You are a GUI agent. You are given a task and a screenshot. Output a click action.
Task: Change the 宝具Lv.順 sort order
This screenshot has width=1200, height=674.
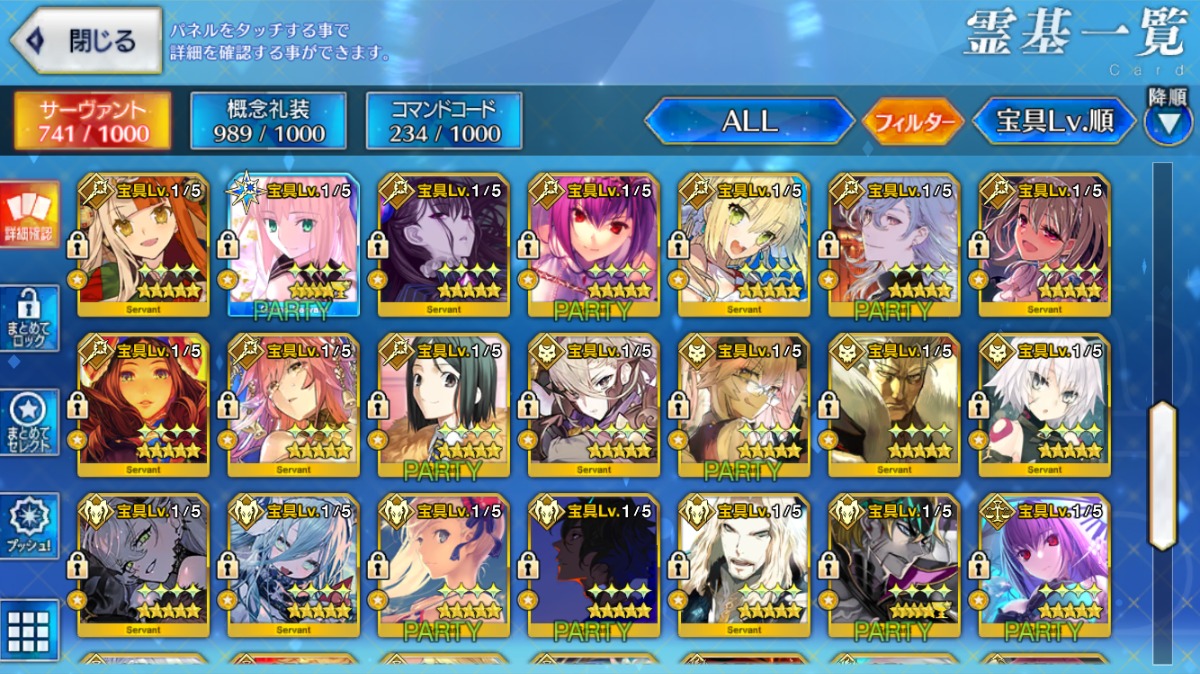[1054, 122]
